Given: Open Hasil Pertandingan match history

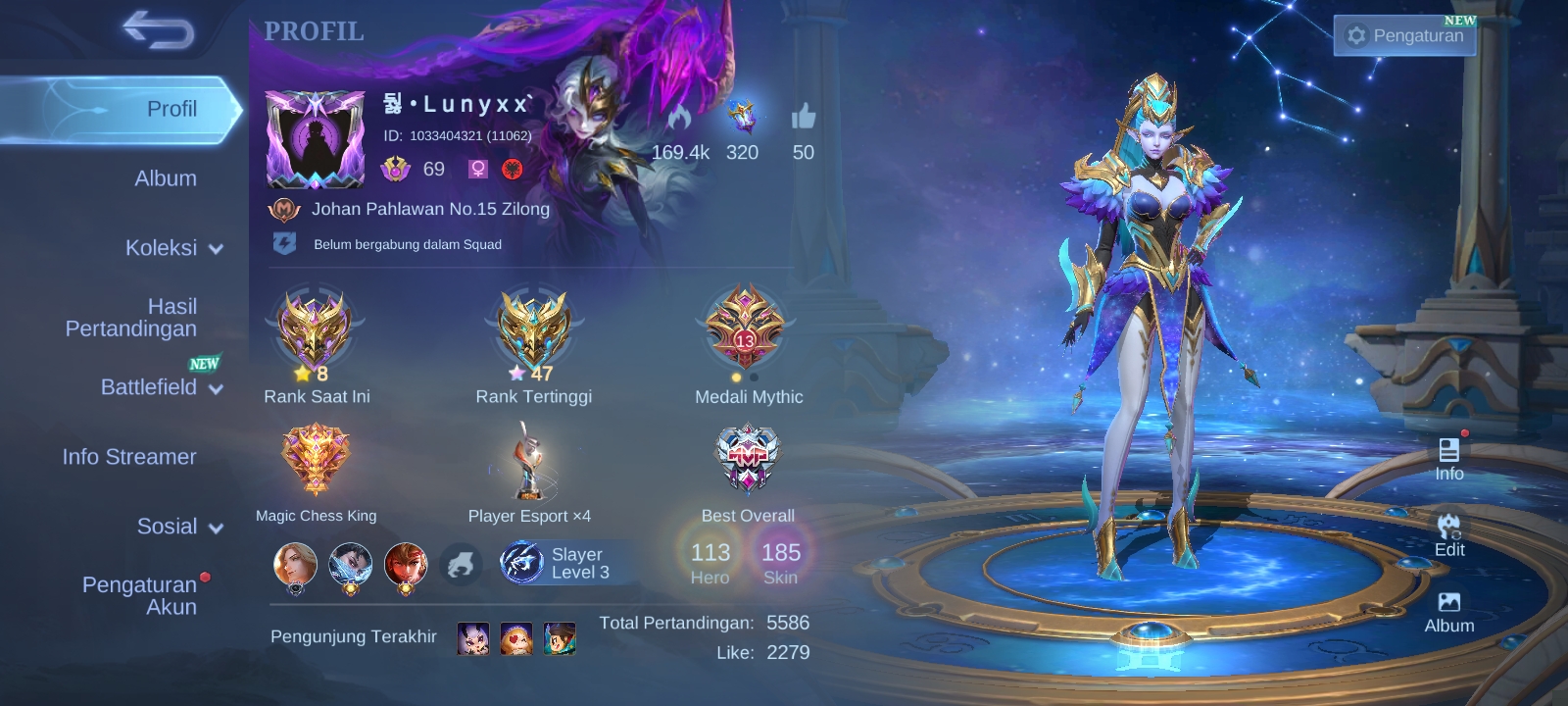Looking at the screenshot, I should point(131,318).
